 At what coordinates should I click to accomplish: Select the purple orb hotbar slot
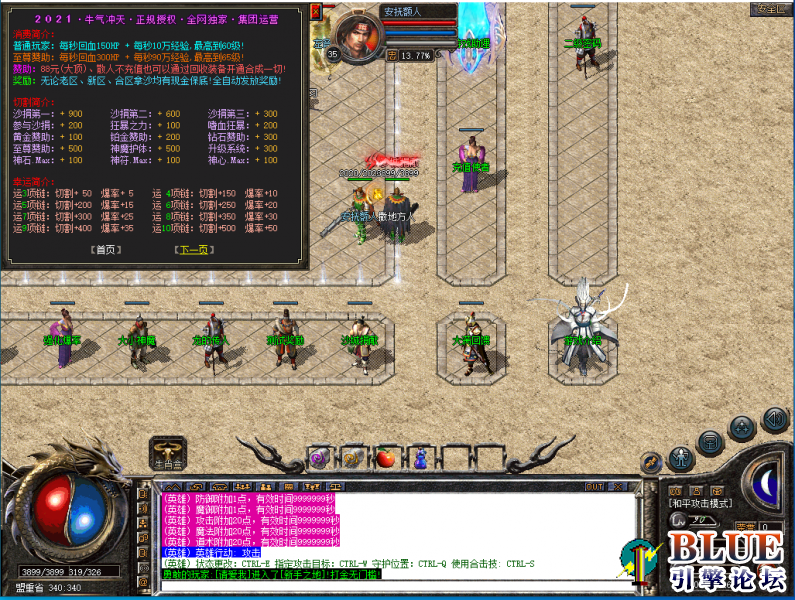click(x=318, y=458)
